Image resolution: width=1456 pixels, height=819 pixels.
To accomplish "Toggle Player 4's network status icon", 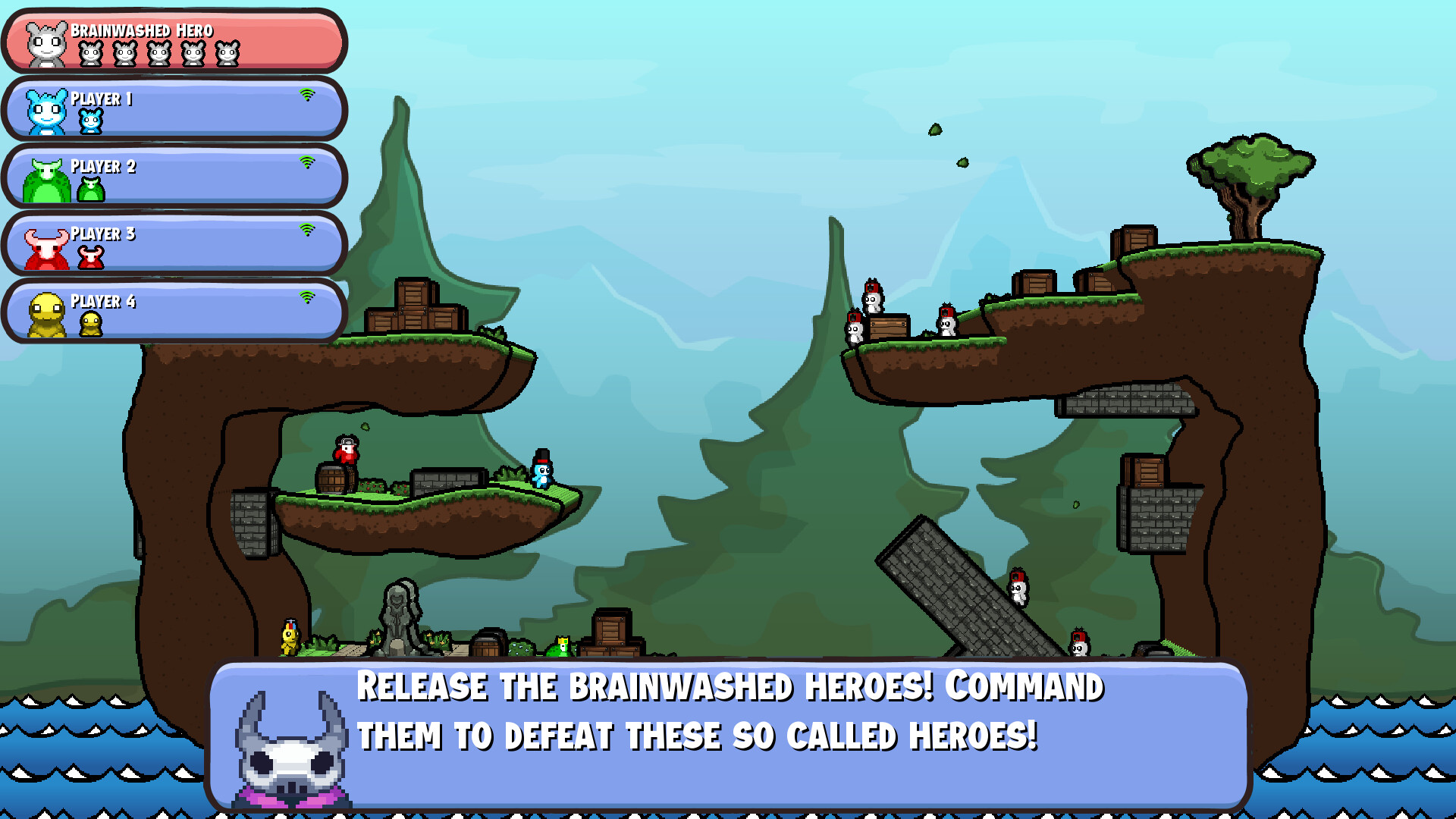I will 308,297.
